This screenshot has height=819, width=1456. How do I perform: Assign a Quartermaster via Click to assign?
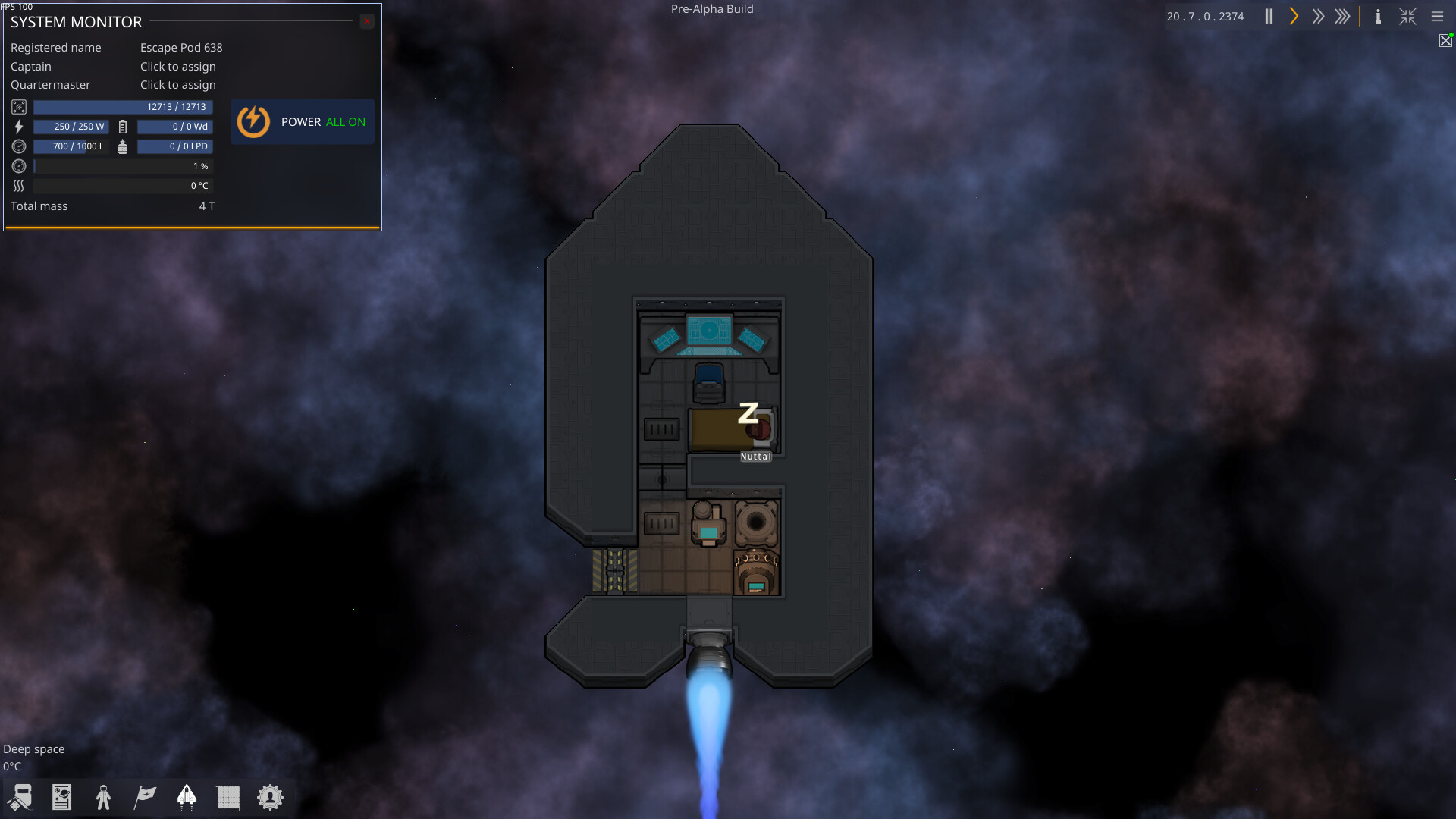pyautogui.click(x=178, y=84)
